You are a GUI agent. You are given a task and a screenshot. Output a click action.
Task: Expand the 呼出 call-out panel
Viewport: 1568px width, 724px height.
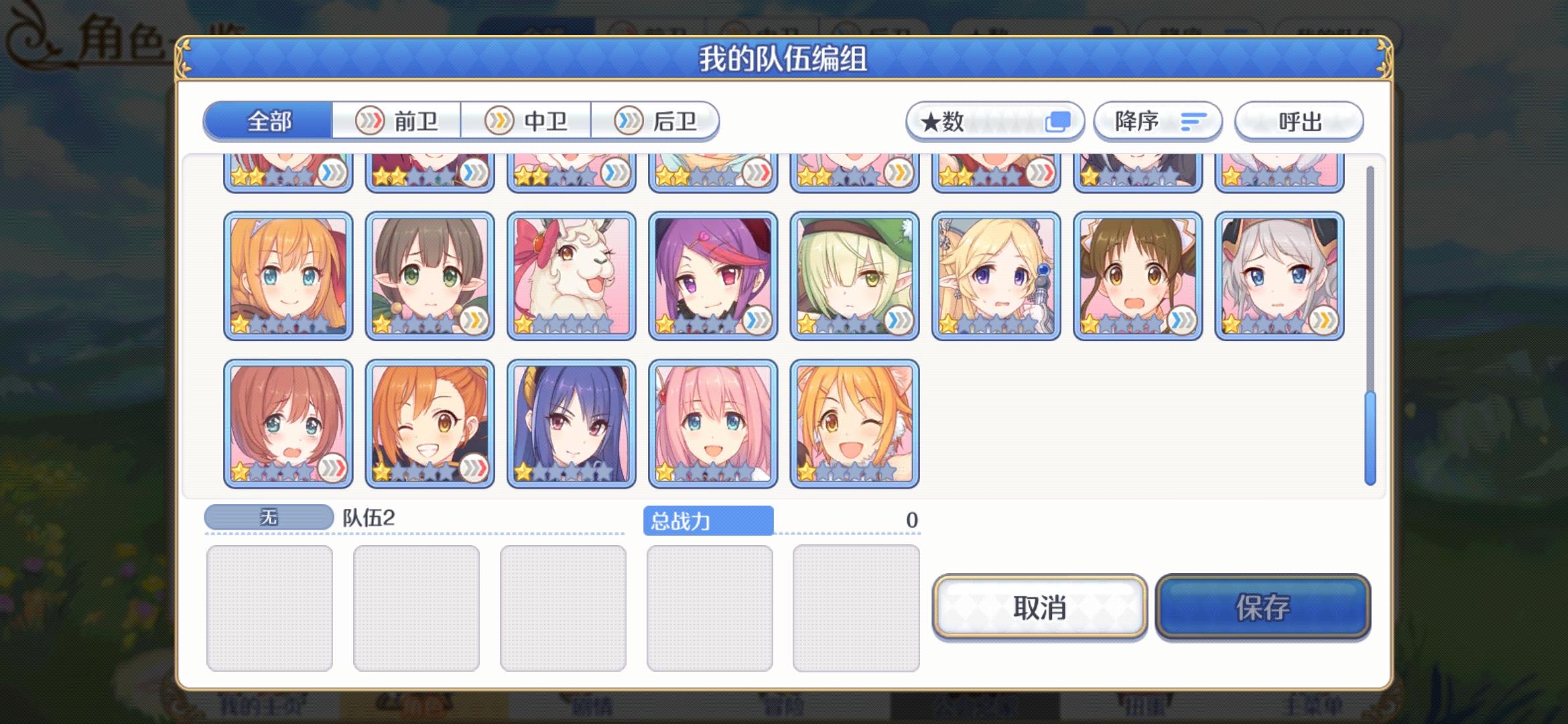pos(1299,122)
